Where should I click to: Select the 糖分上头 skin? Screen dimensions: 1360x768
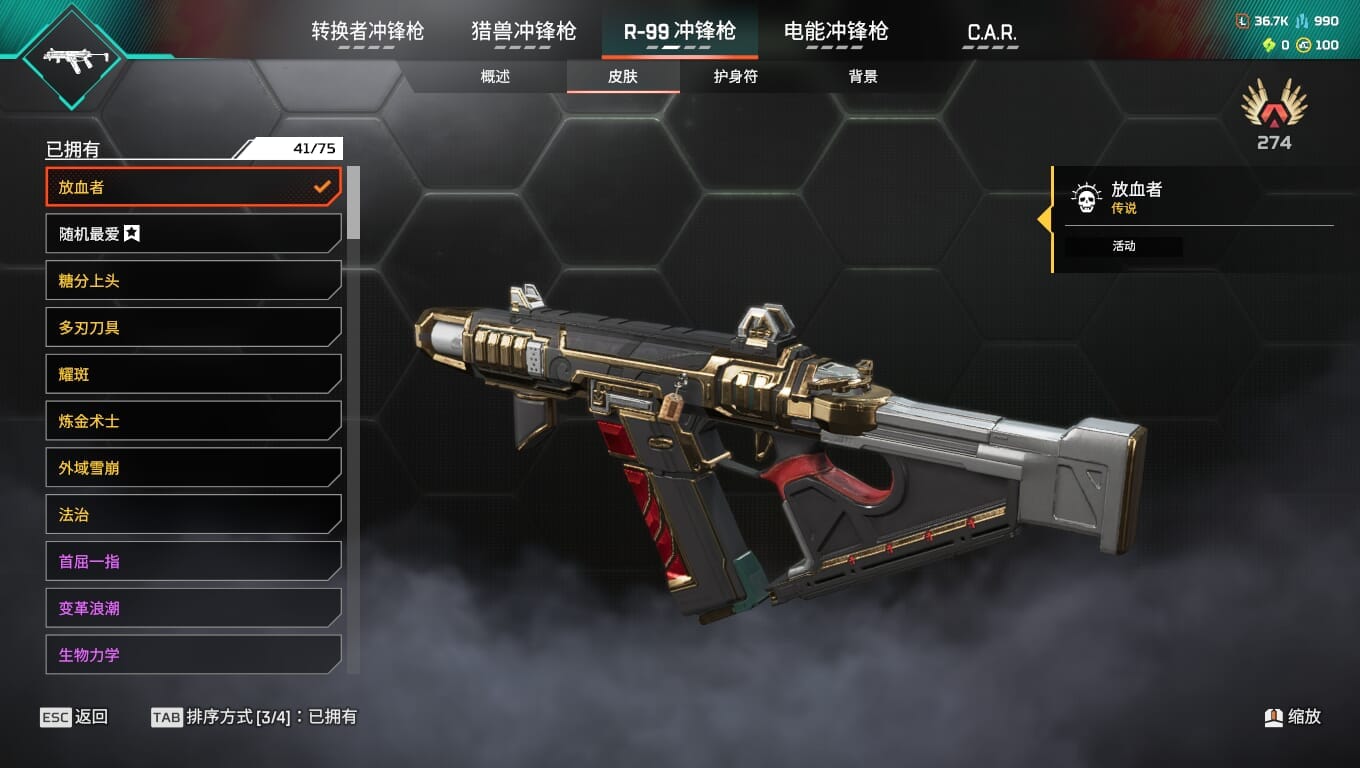coord(193,281)
